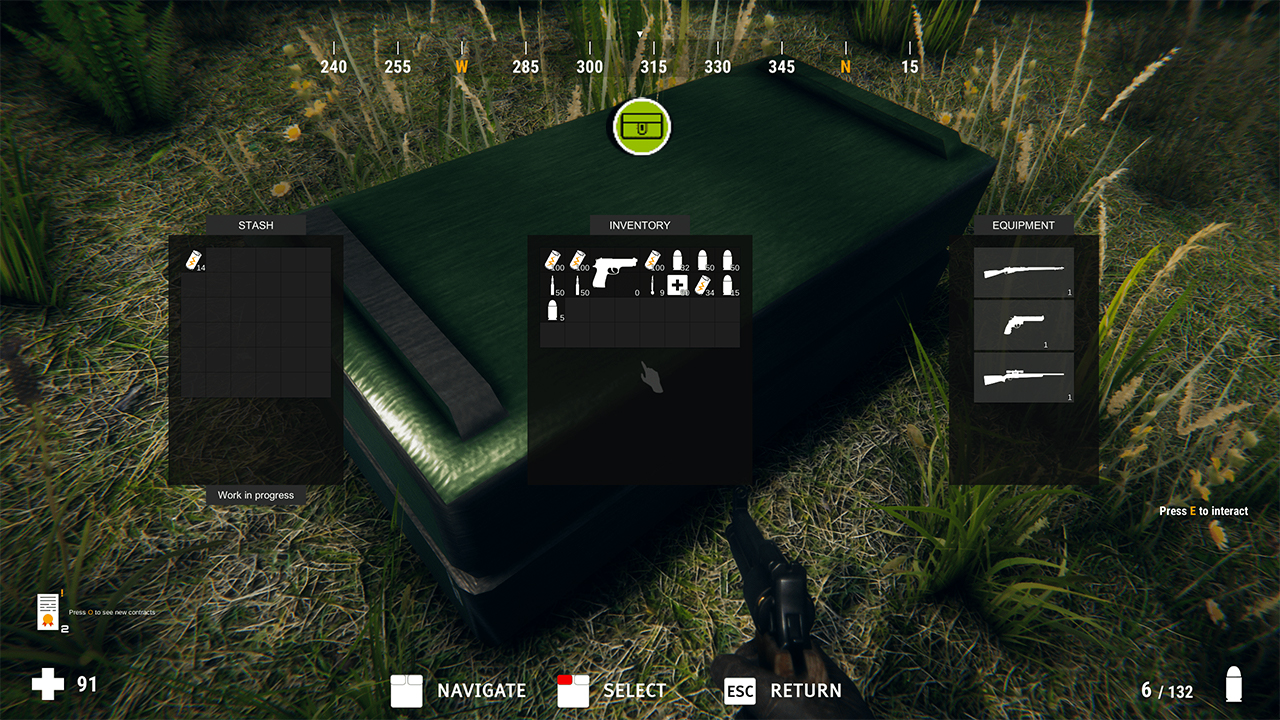
Task: Select the bullet stack of 32
Action: point(678,261)
